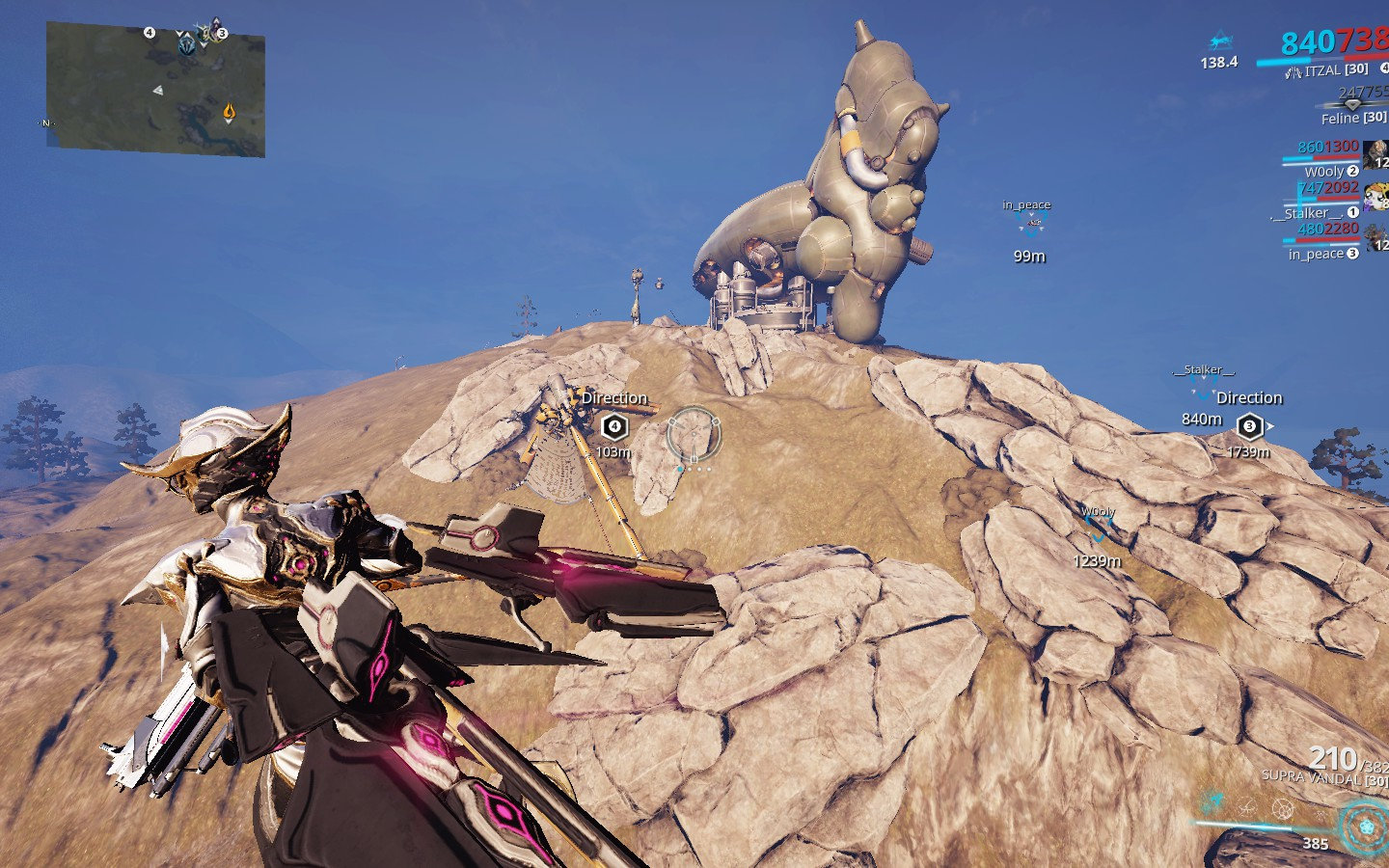Click the ITZAL archwing icon beside its name
Viewport: 1389px width, 868px height.
(x=1293, y=71)
